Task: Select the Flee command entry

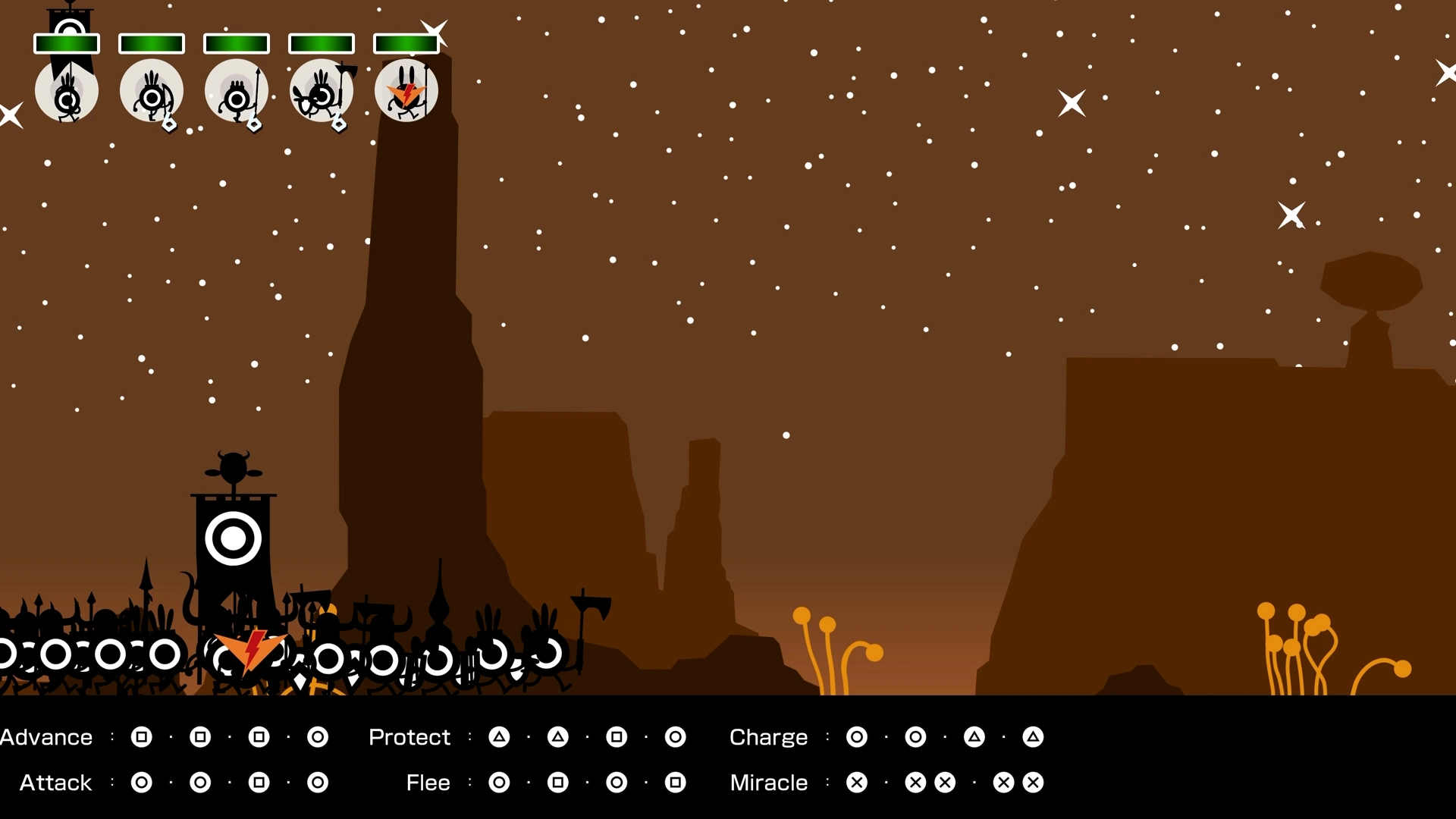Action: pos(428,783)
